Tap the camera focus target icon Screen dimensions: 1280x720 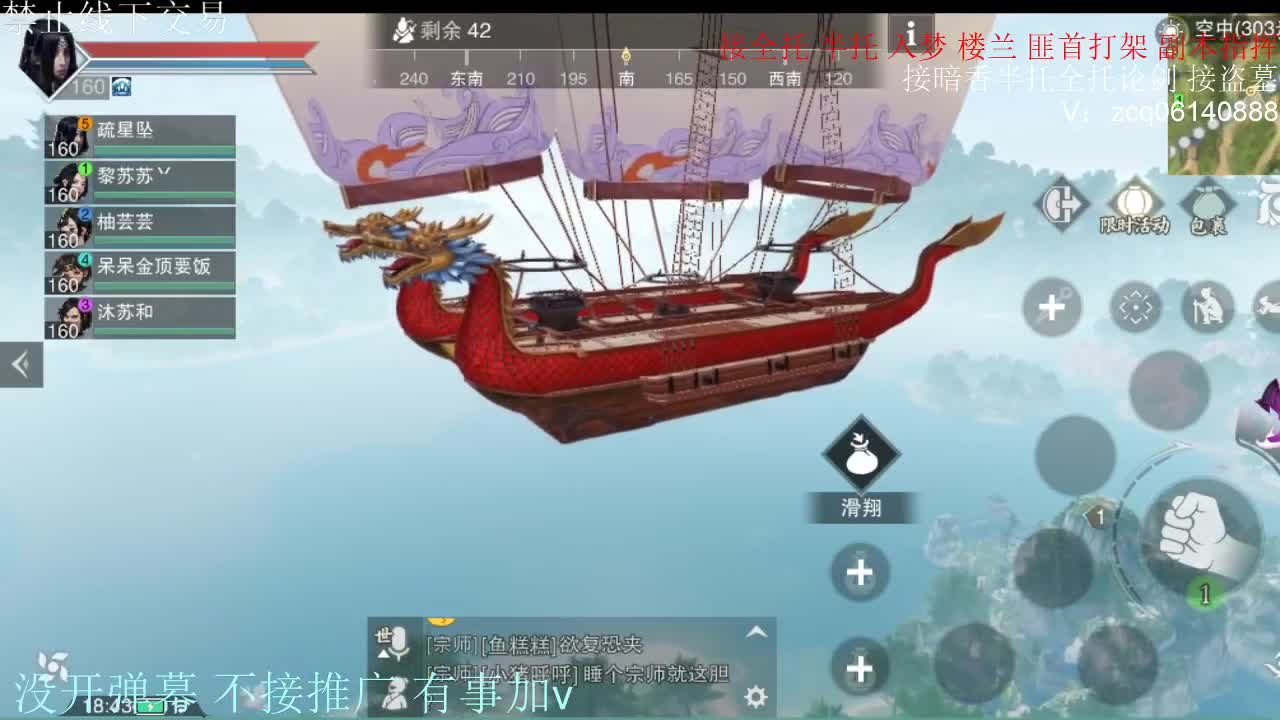(x=1135, y=306)
